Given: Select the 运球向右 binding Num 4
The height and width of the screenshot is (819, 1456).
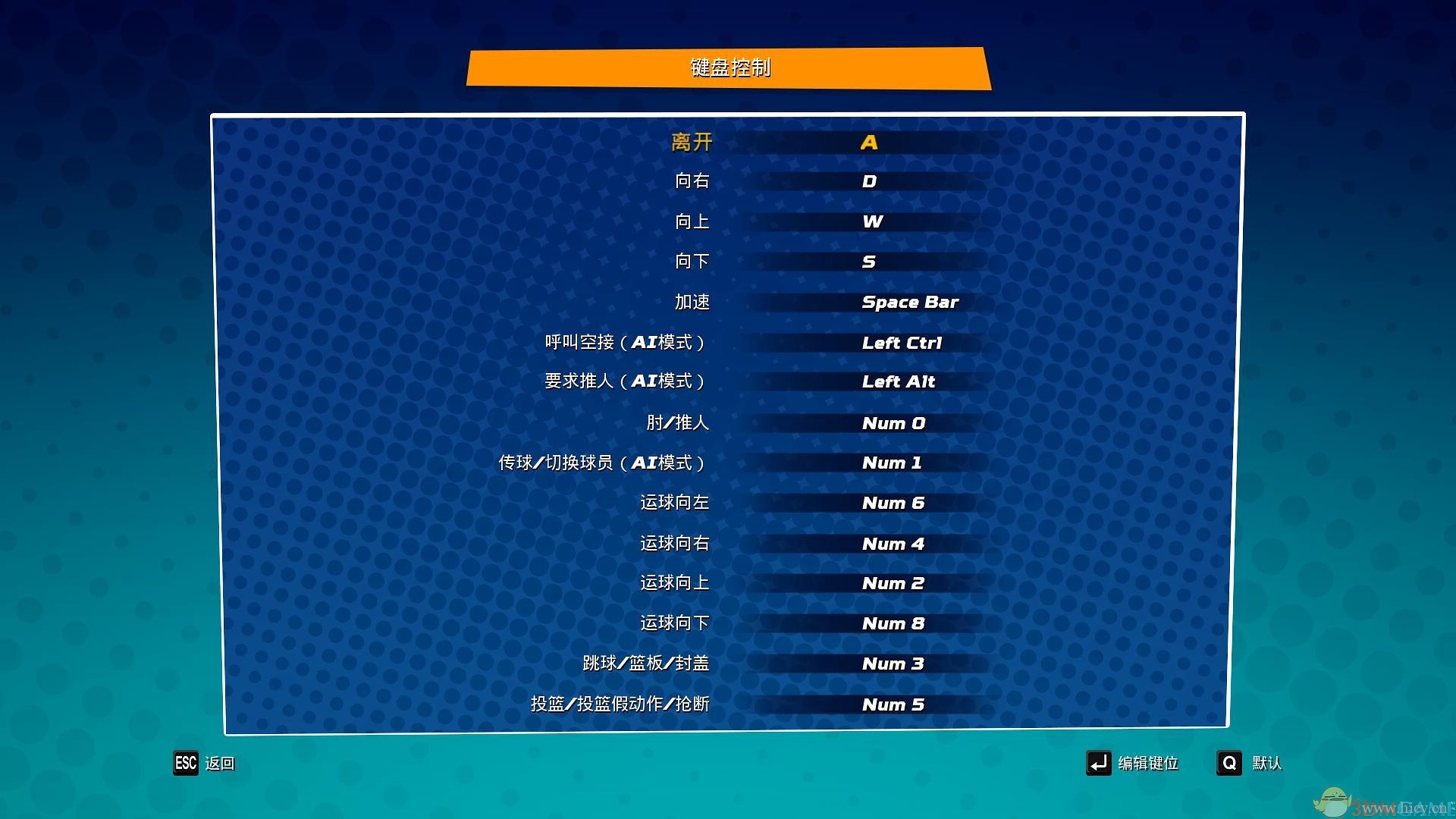Looking at the screenshot, I should click(893, 543).
